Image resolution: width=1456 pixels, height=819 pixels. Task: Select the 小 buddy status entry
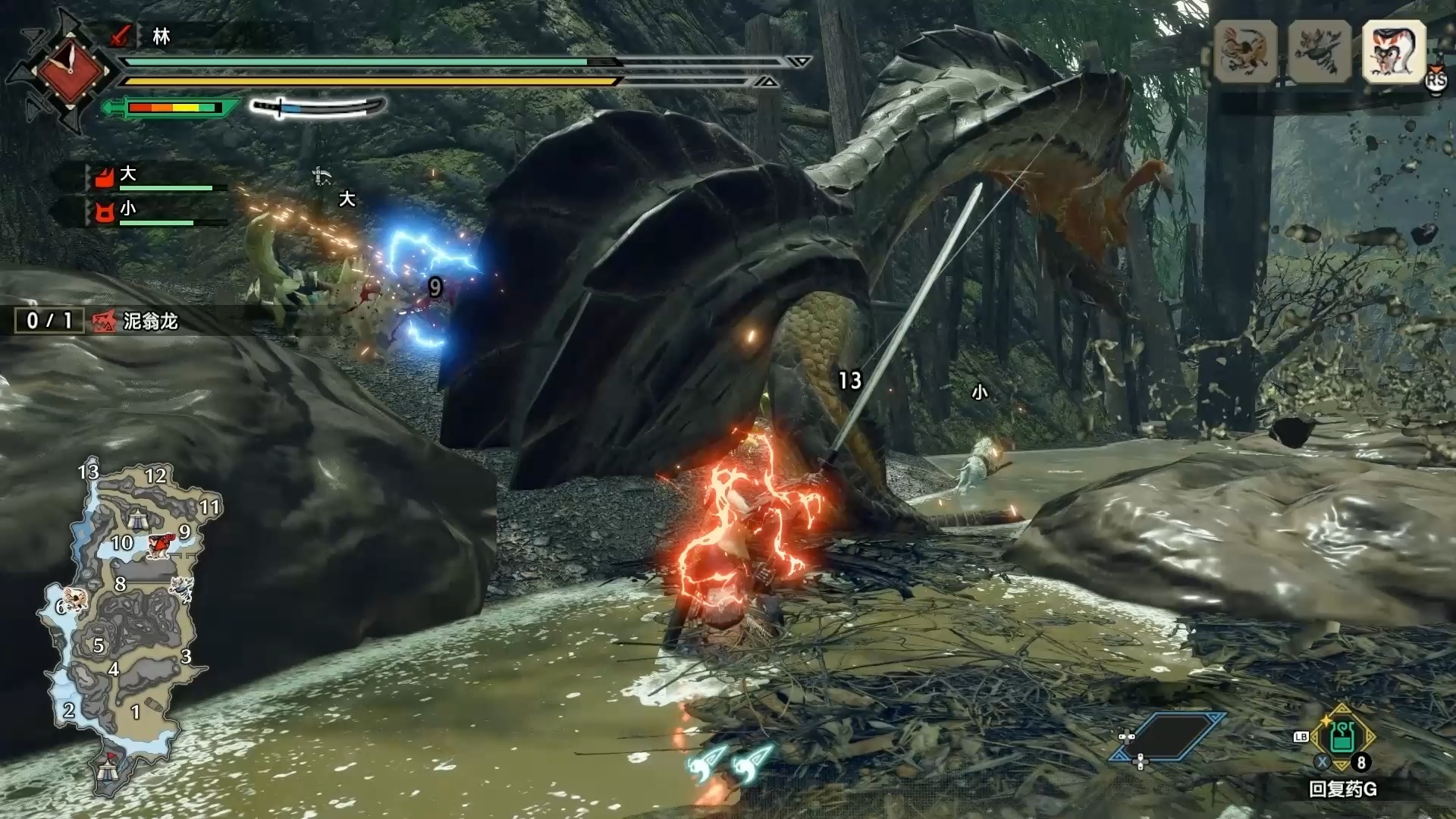pyautogui.click(x=155, y=212)
